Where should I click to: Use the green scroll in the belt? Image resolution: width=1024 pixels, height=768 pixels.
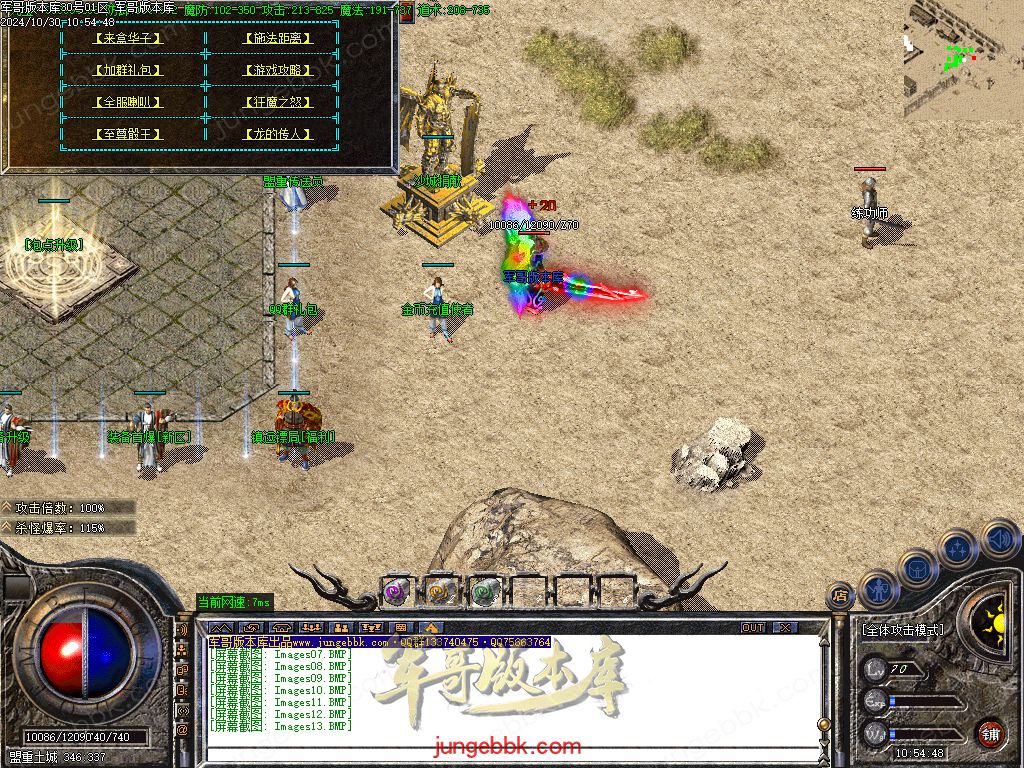point(485,592)
